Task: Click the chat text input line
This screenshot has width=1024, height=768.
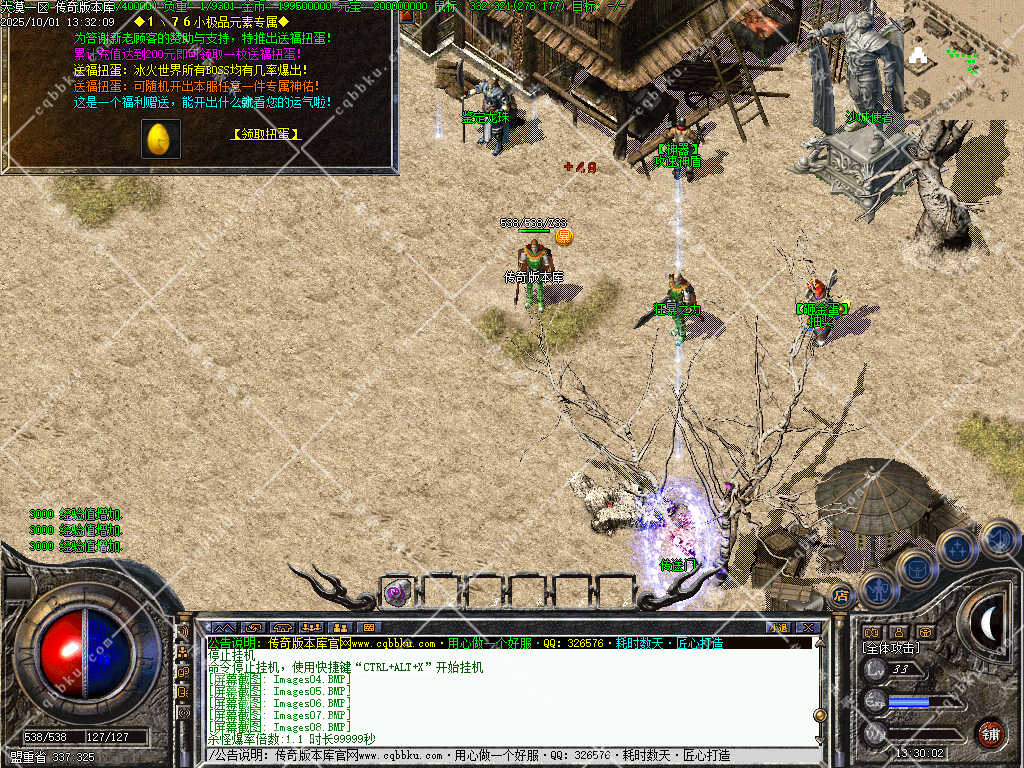Action: 500,755
